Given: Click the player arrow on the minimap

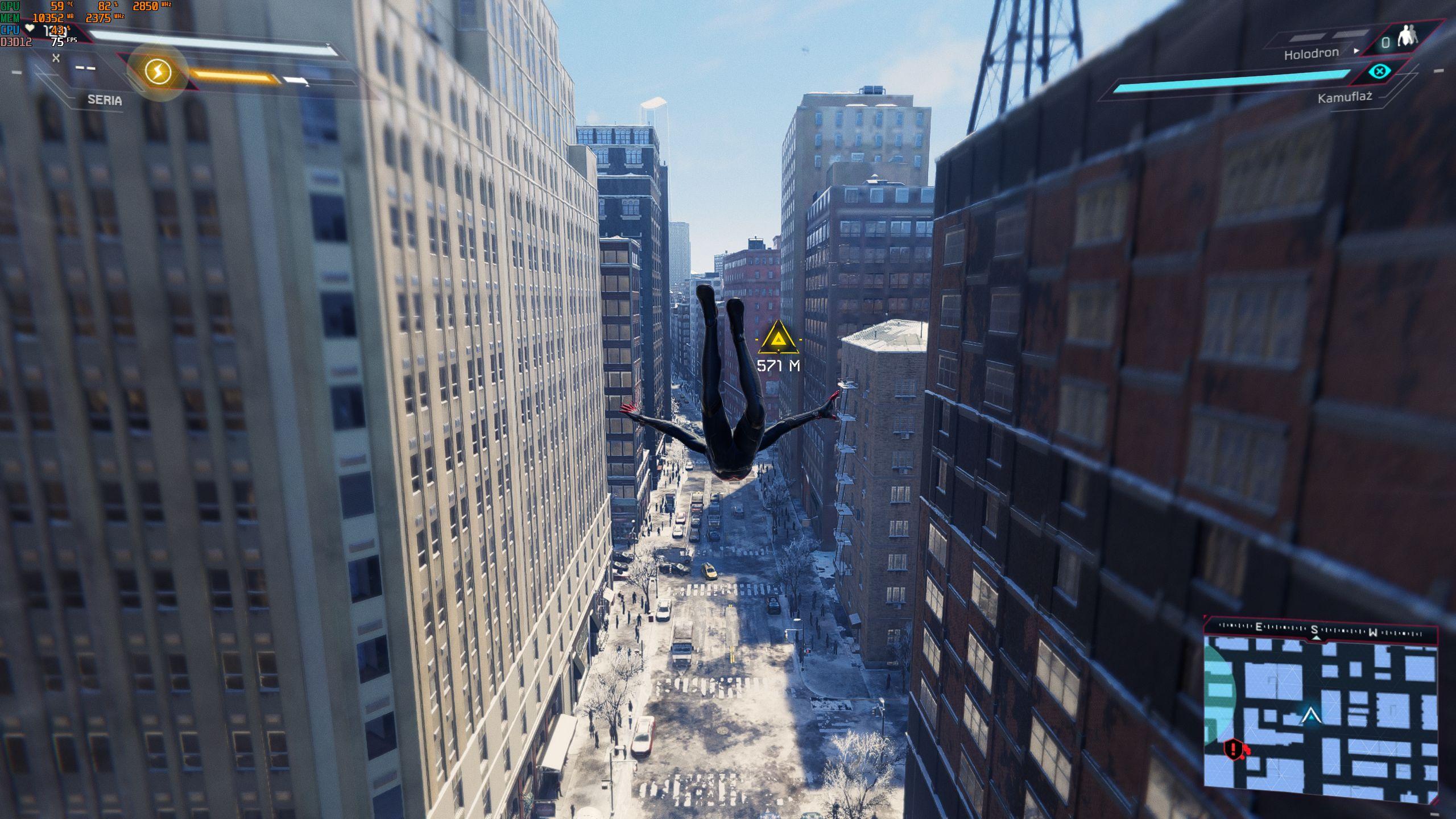Looking at the screenshot, I should (x=1311, y=715).
